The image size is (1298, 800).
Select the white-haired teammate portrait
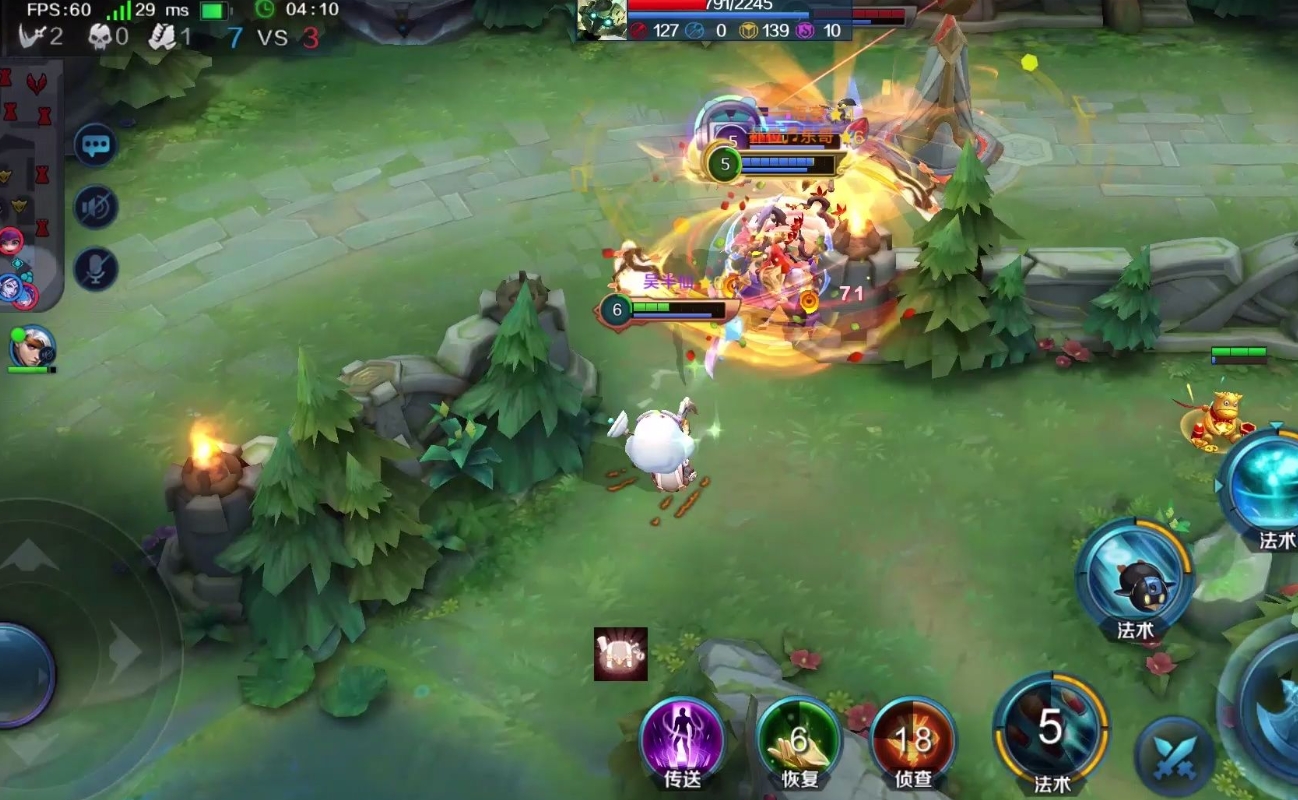point(32,347)
